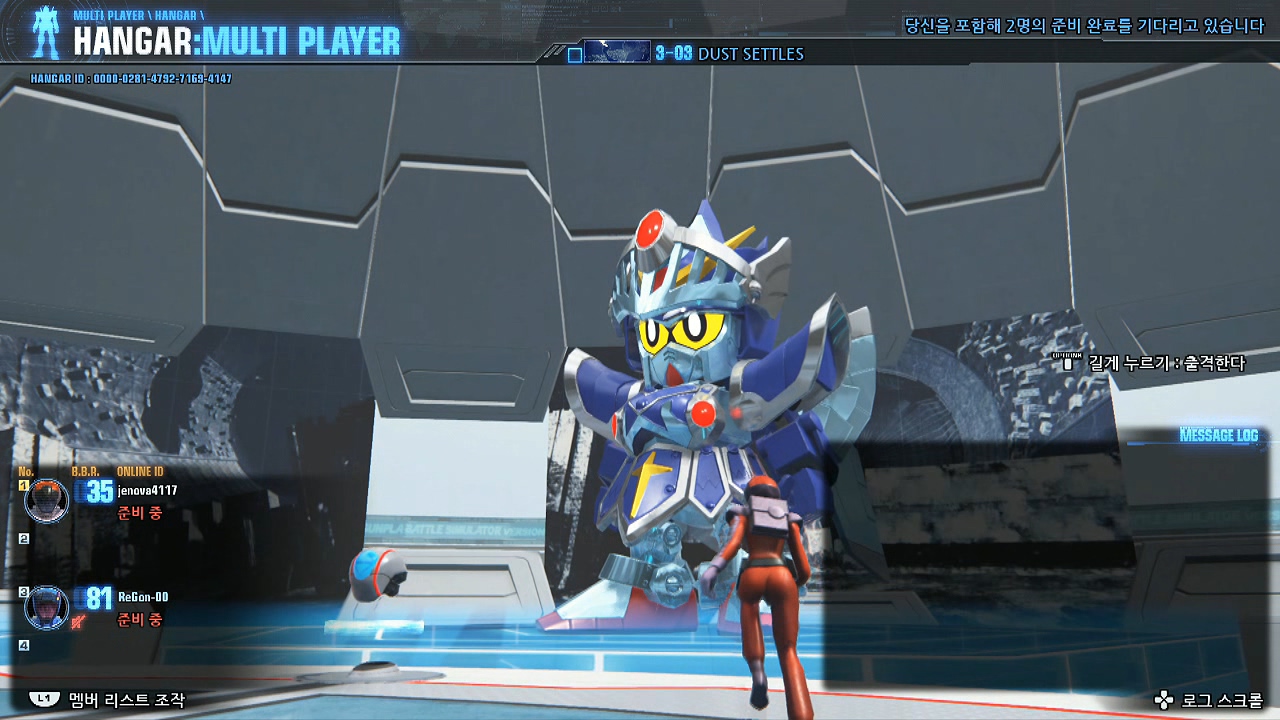Open the mission map thumbnail
The height and width of the screenshot is (720, 1280).
pyautogui.click(x=616, y=52)
